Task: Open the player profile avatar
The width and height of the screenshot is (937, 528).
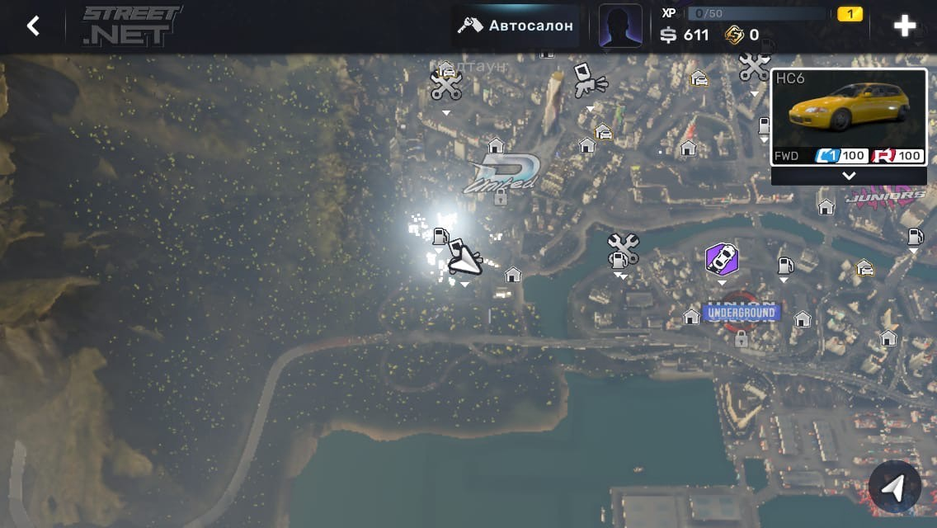Action: [620, 26]
